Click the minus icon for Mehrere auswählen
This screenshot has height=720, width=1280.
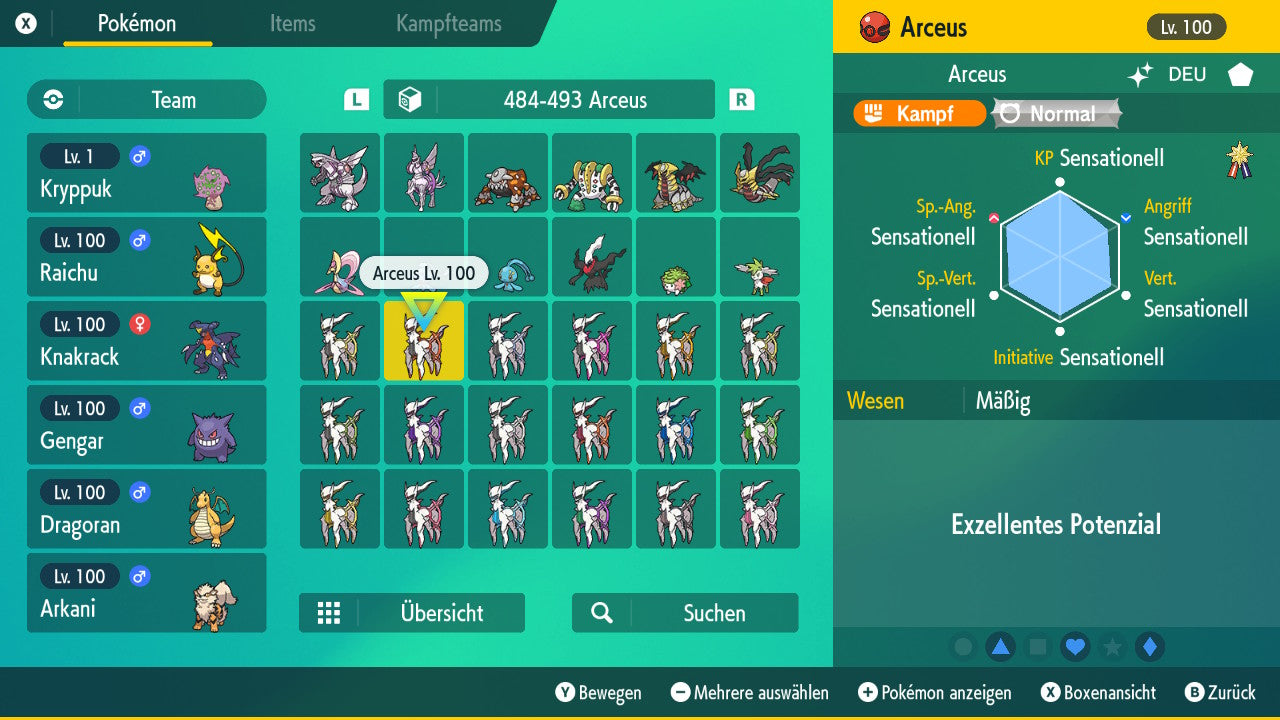coord(681,693)
